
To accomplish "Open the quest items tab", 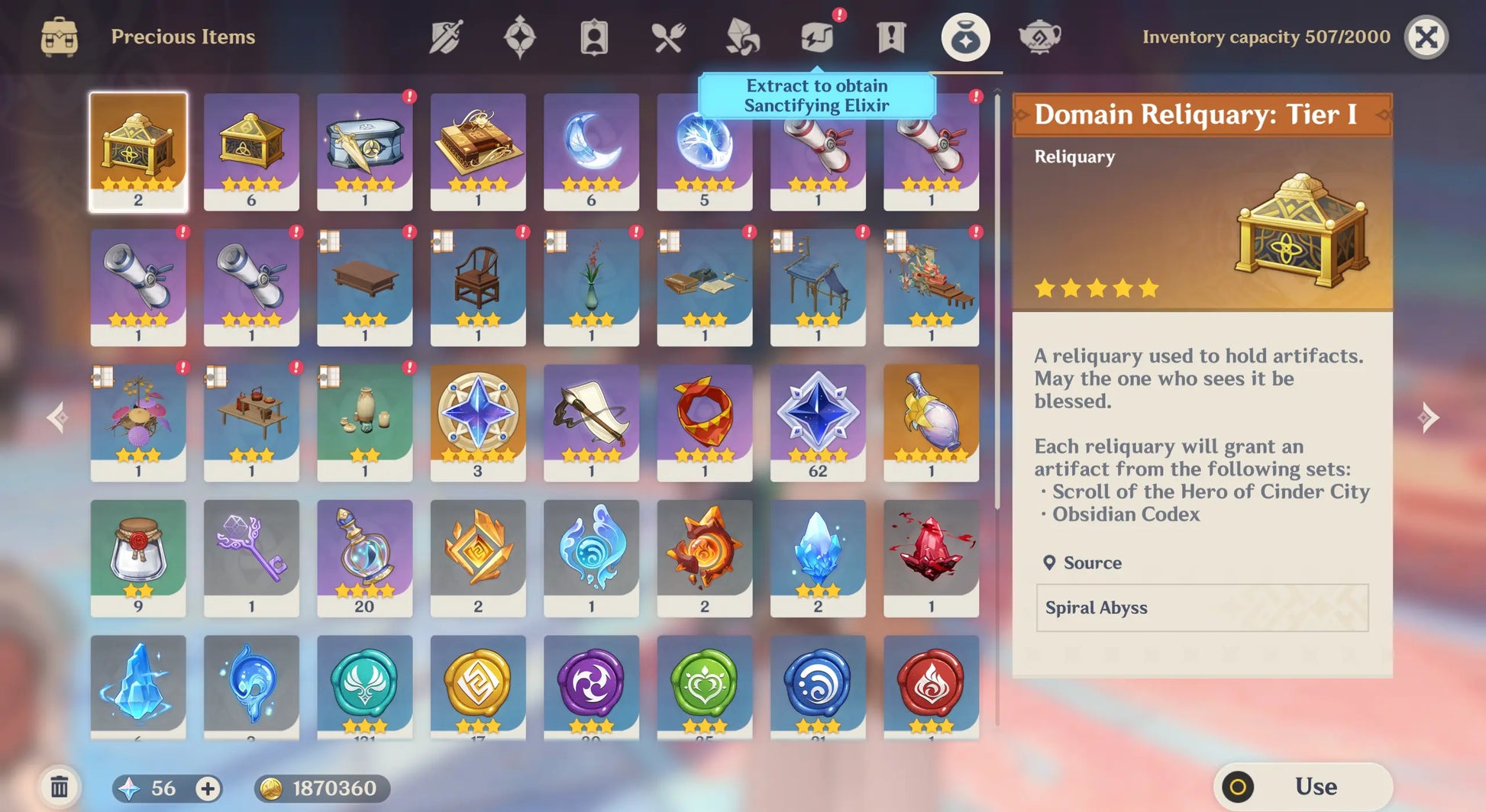I will [890, 37].
